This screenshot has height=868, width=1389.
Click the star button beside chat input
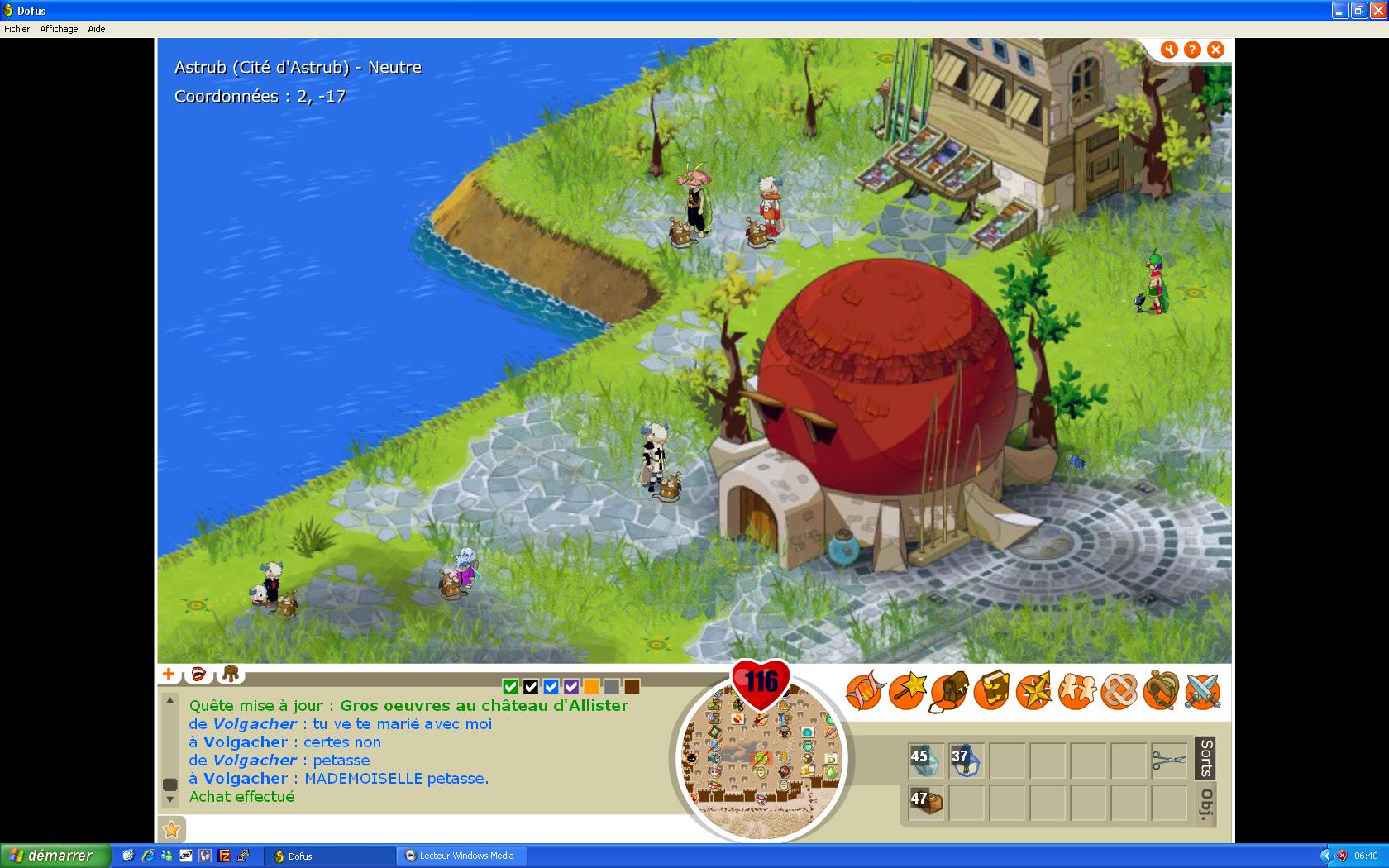[x=171, y=828]
